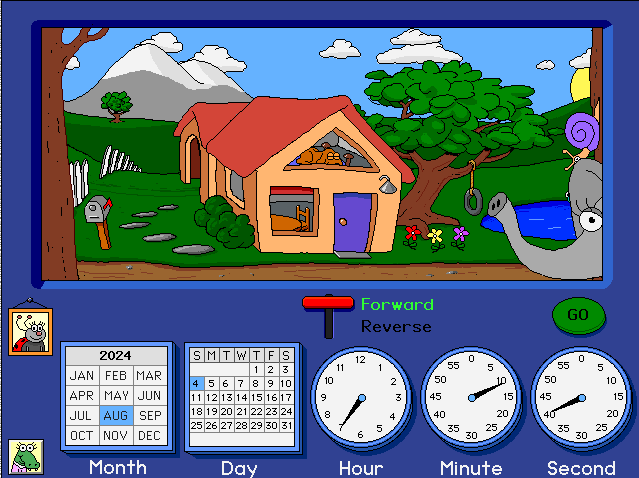This screenshot has height=478, width=639.
Task: Choose day 31 on the day calendar
Action: (x=286, y=425)
